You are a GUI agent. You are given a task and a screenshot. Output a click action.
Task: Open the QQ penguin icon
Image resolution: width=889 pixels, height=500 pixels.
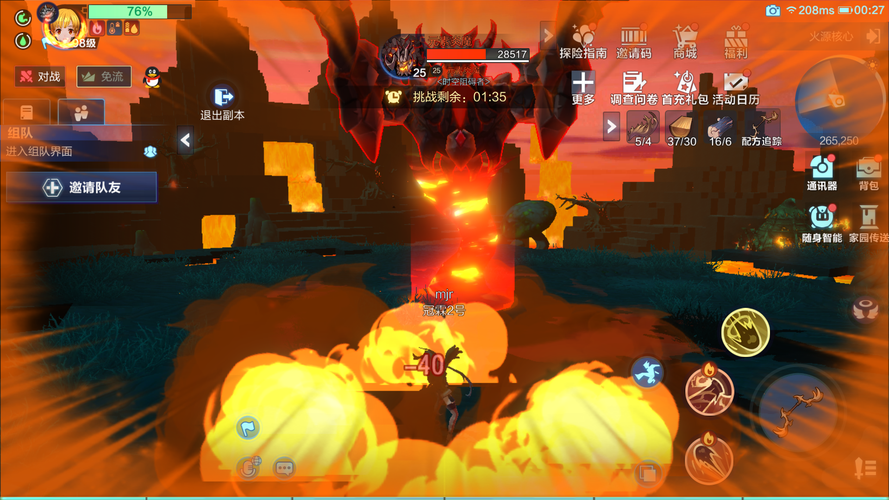[152, 77]
